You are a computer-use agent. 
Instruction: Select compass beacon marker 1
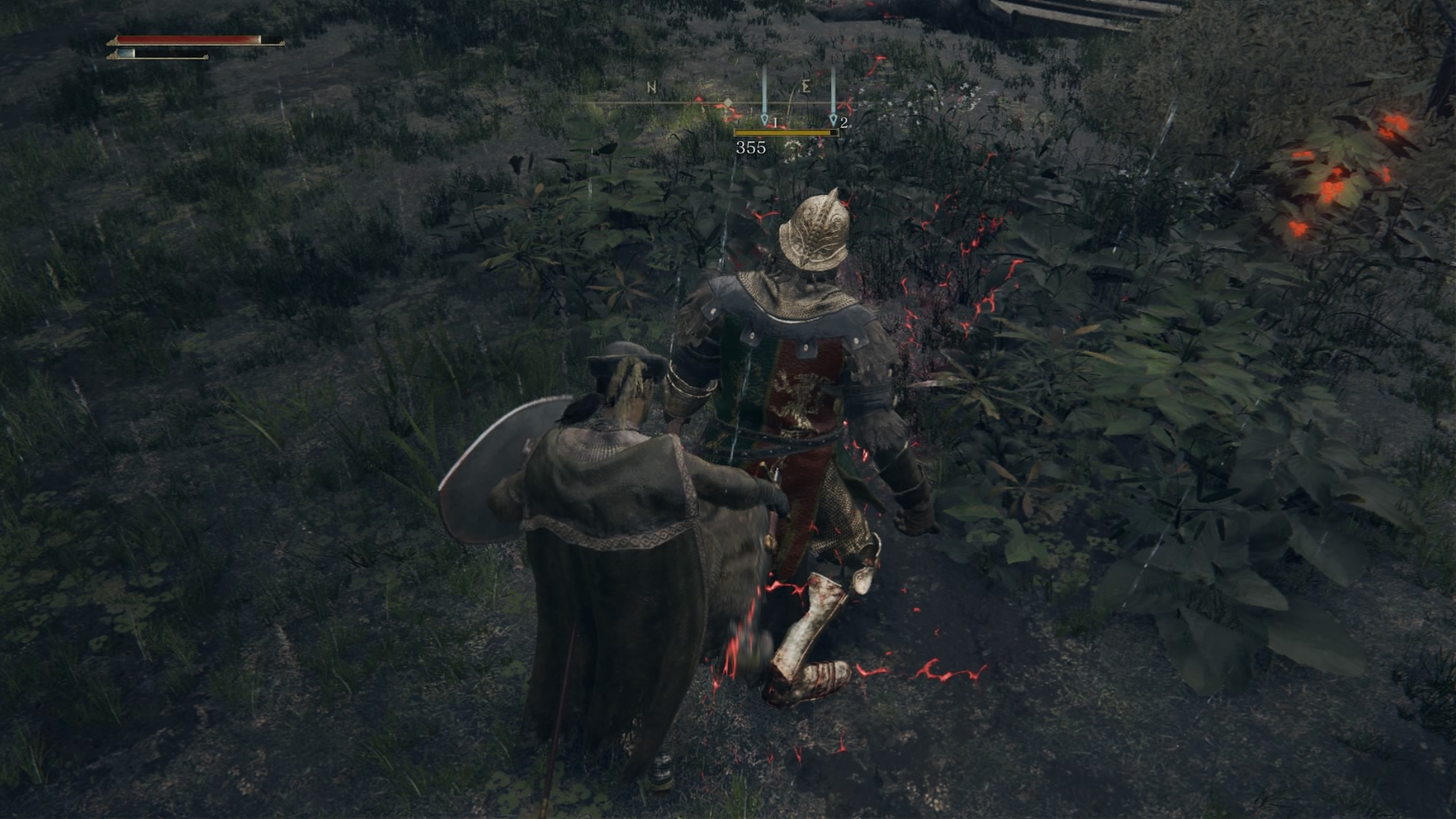pos(764,118)
